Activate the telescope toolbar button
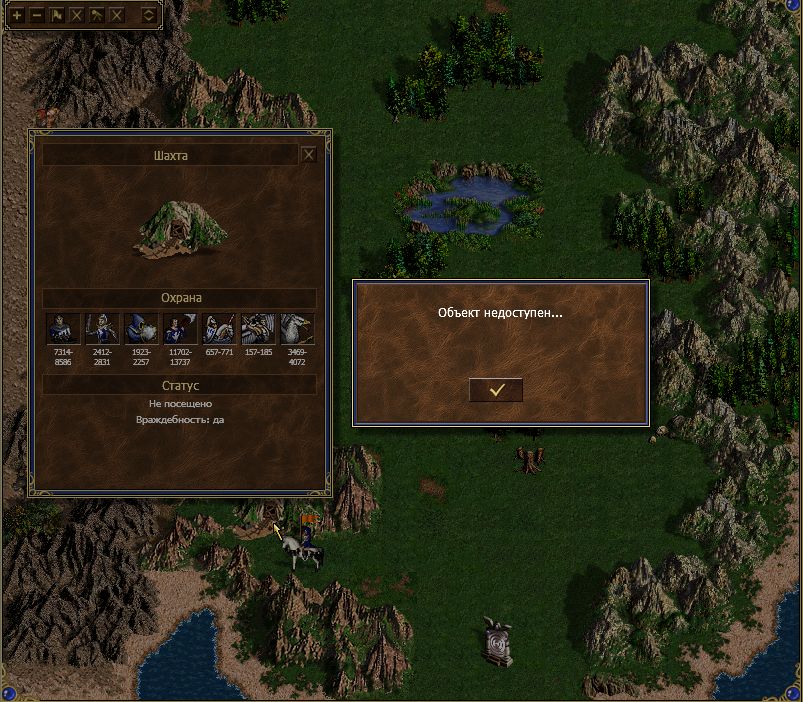 click(x=97, y=15)
